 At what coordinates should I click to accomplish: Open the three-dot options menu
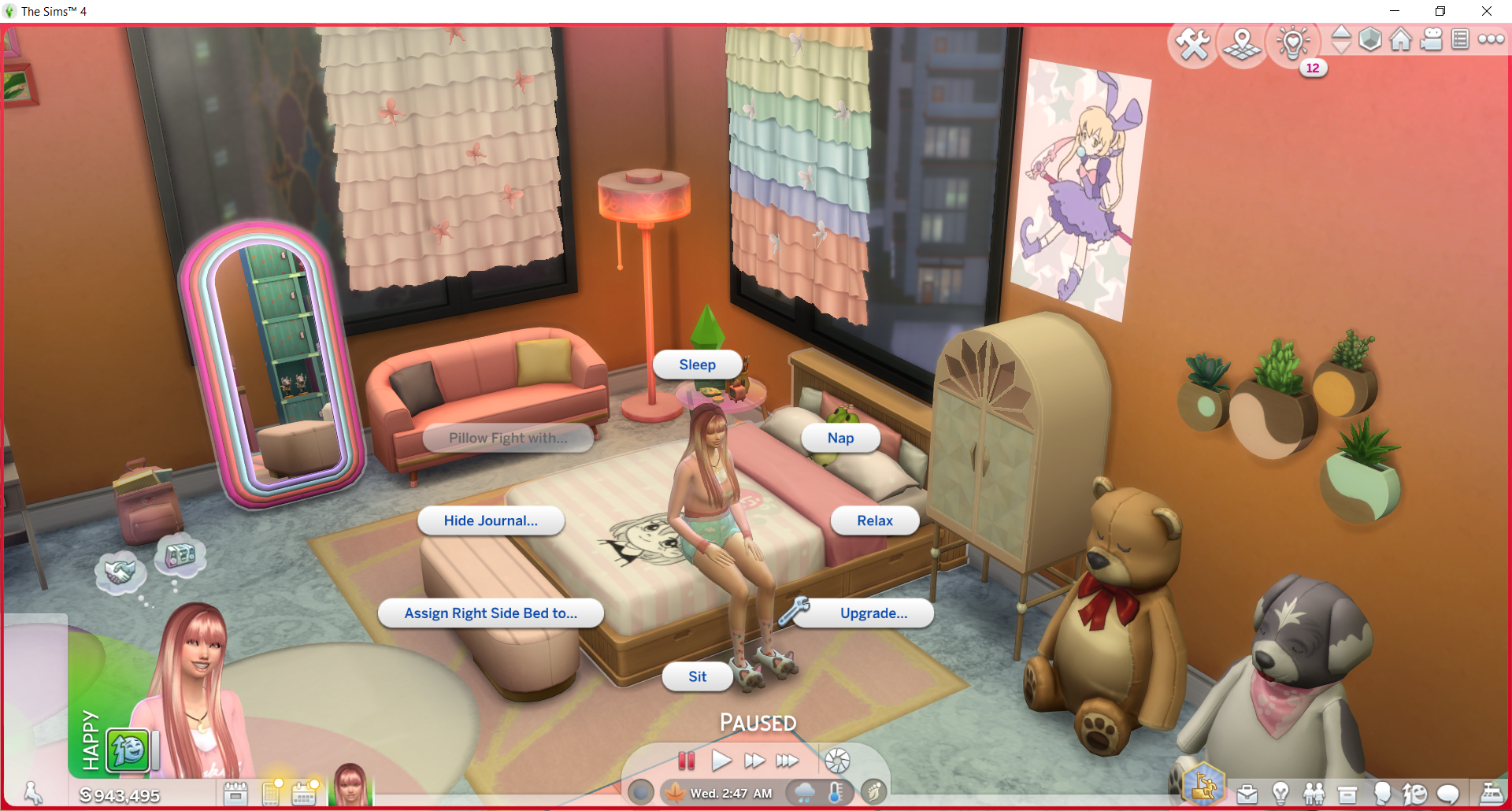[1492, 38]
